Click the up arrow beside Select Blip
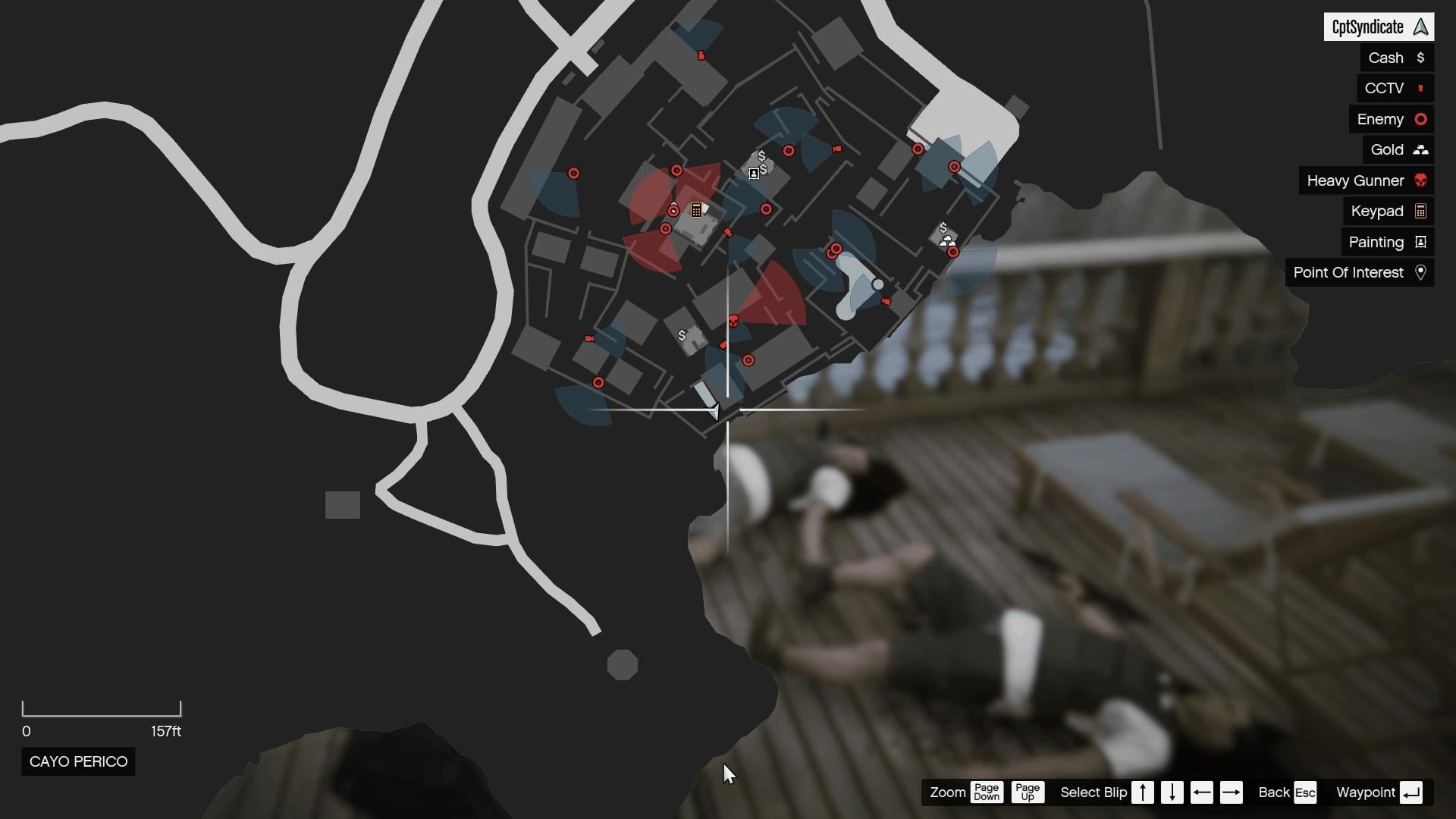The image size is (1456, 819). [1142, 792]
